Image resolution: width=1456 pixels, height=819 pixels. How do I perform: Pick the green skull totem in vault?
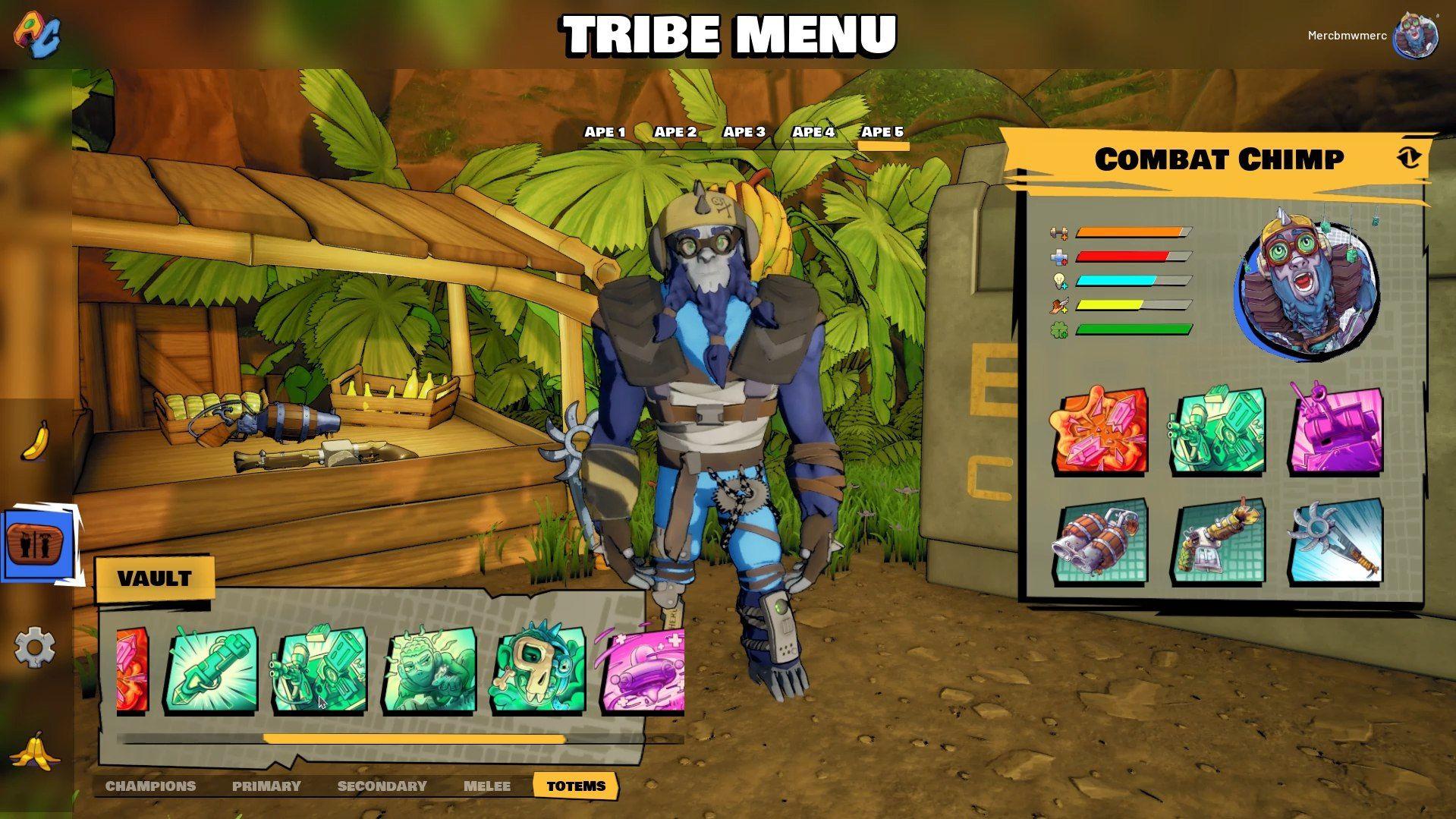(x=538, y=669)
